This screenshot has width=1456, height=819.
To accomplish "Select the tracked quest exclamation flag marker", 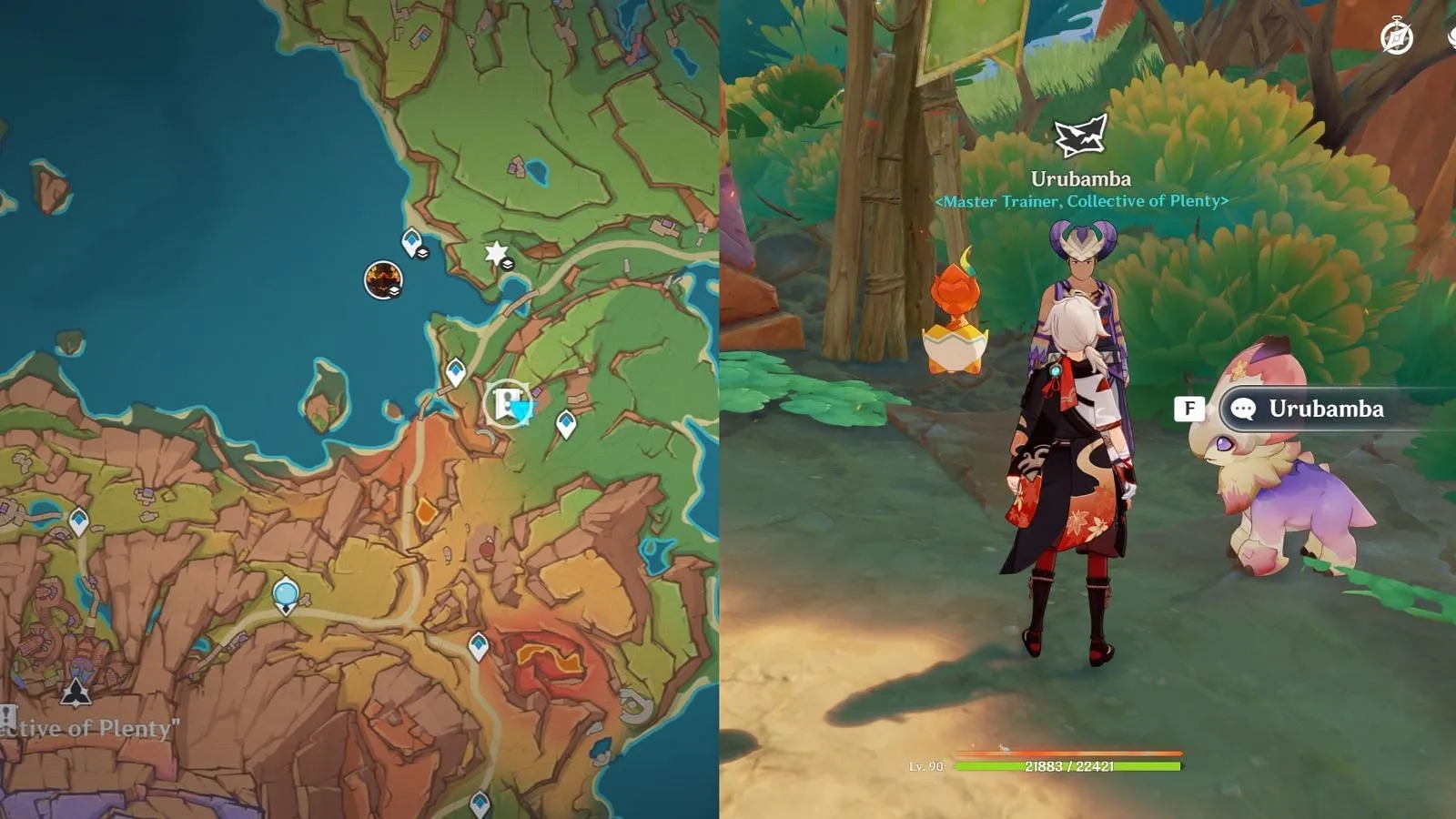I will (504, 402).
